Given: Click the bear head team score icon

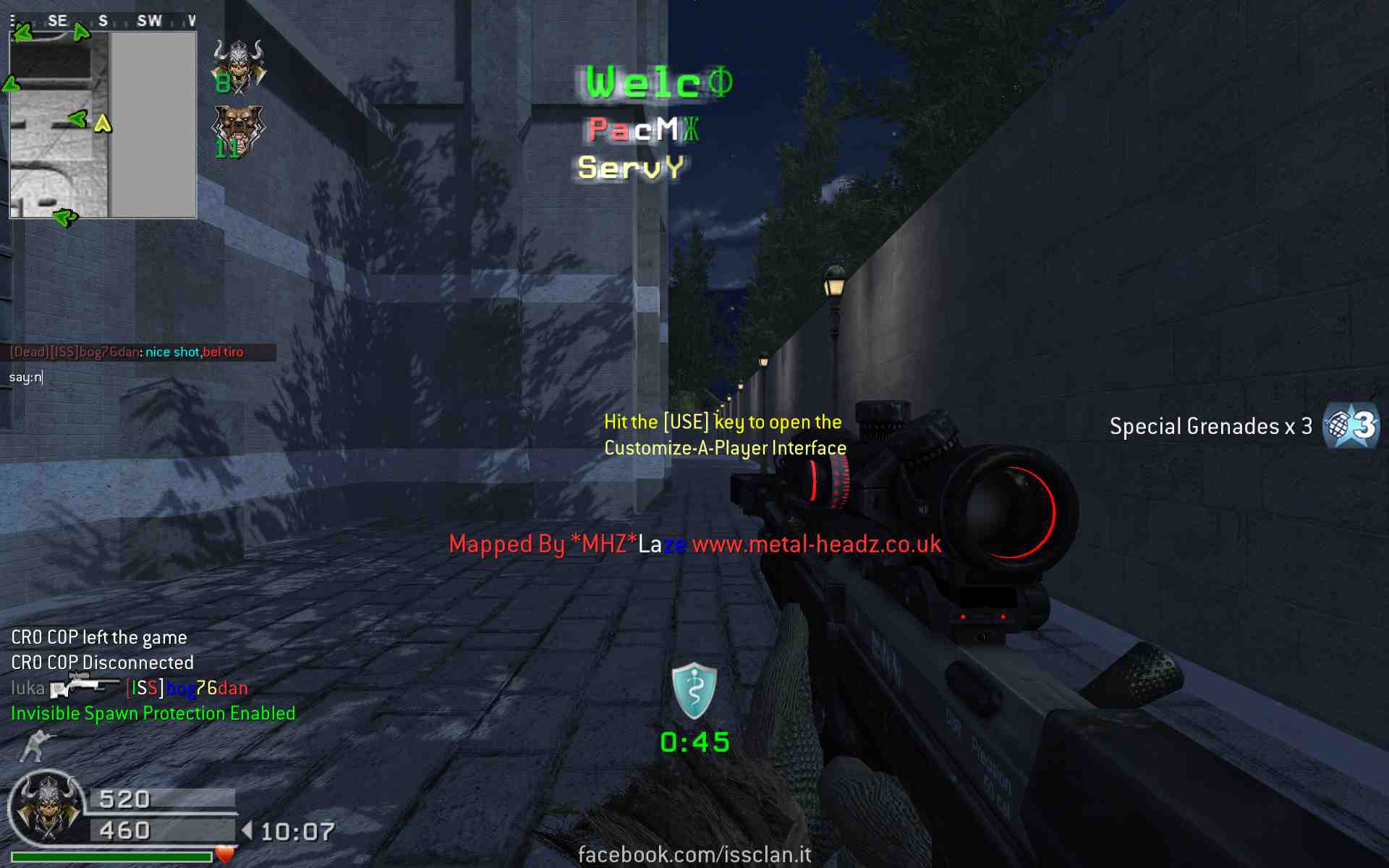Looking at the screenshot, I should coord(239,131).
